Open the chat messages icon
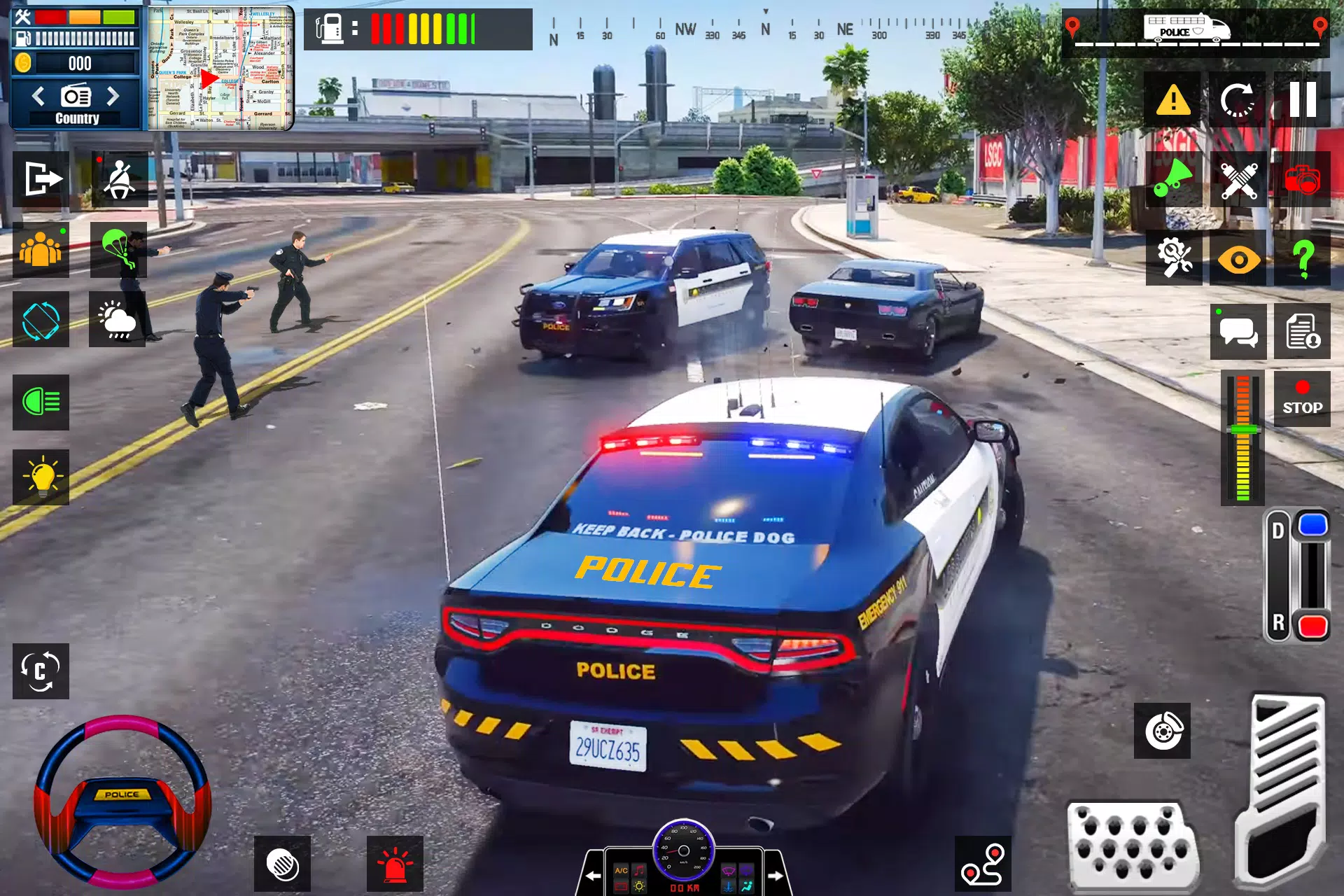 (1238, 330)
